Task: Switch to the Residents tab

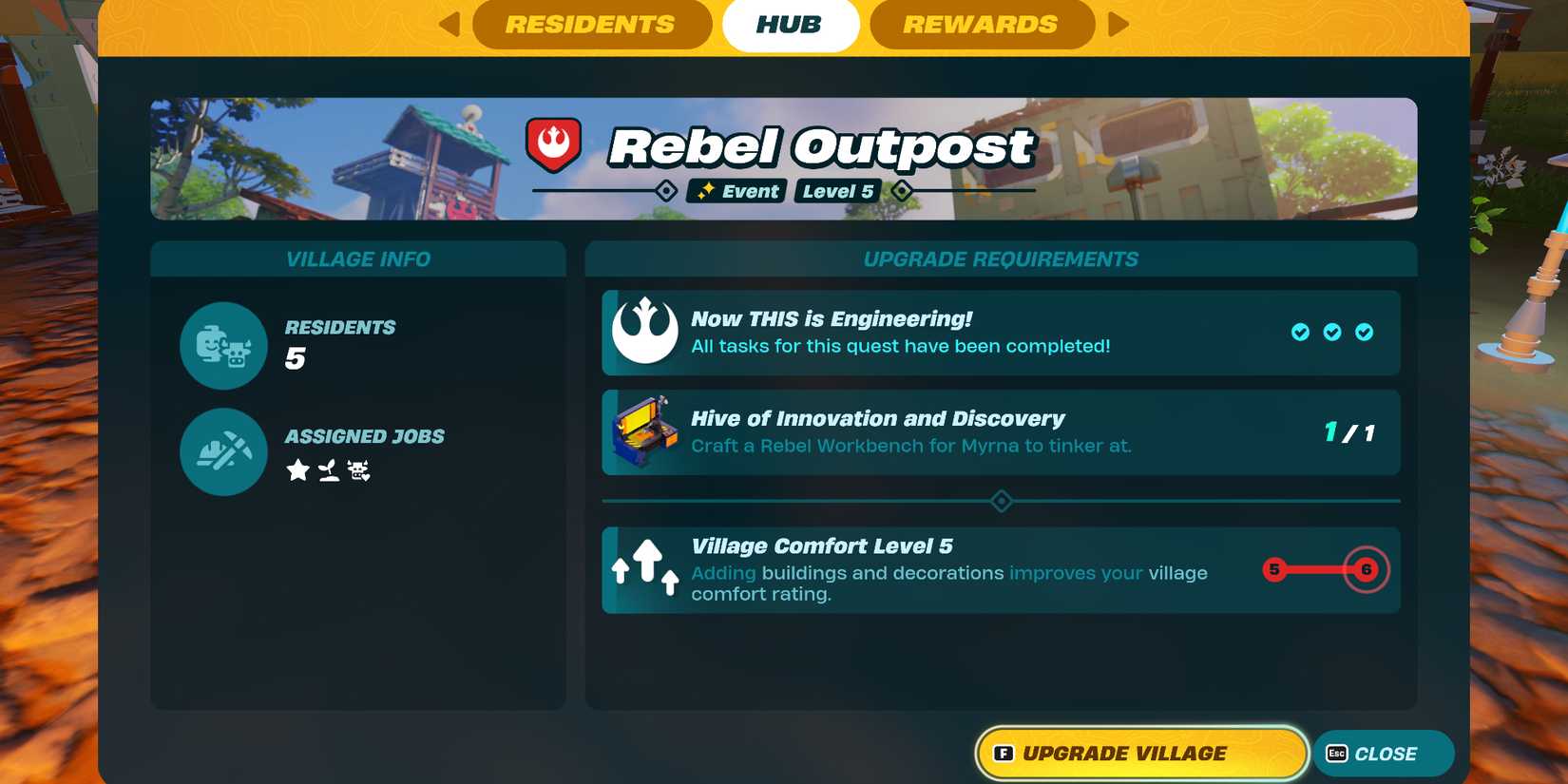Action: (591, 25)
